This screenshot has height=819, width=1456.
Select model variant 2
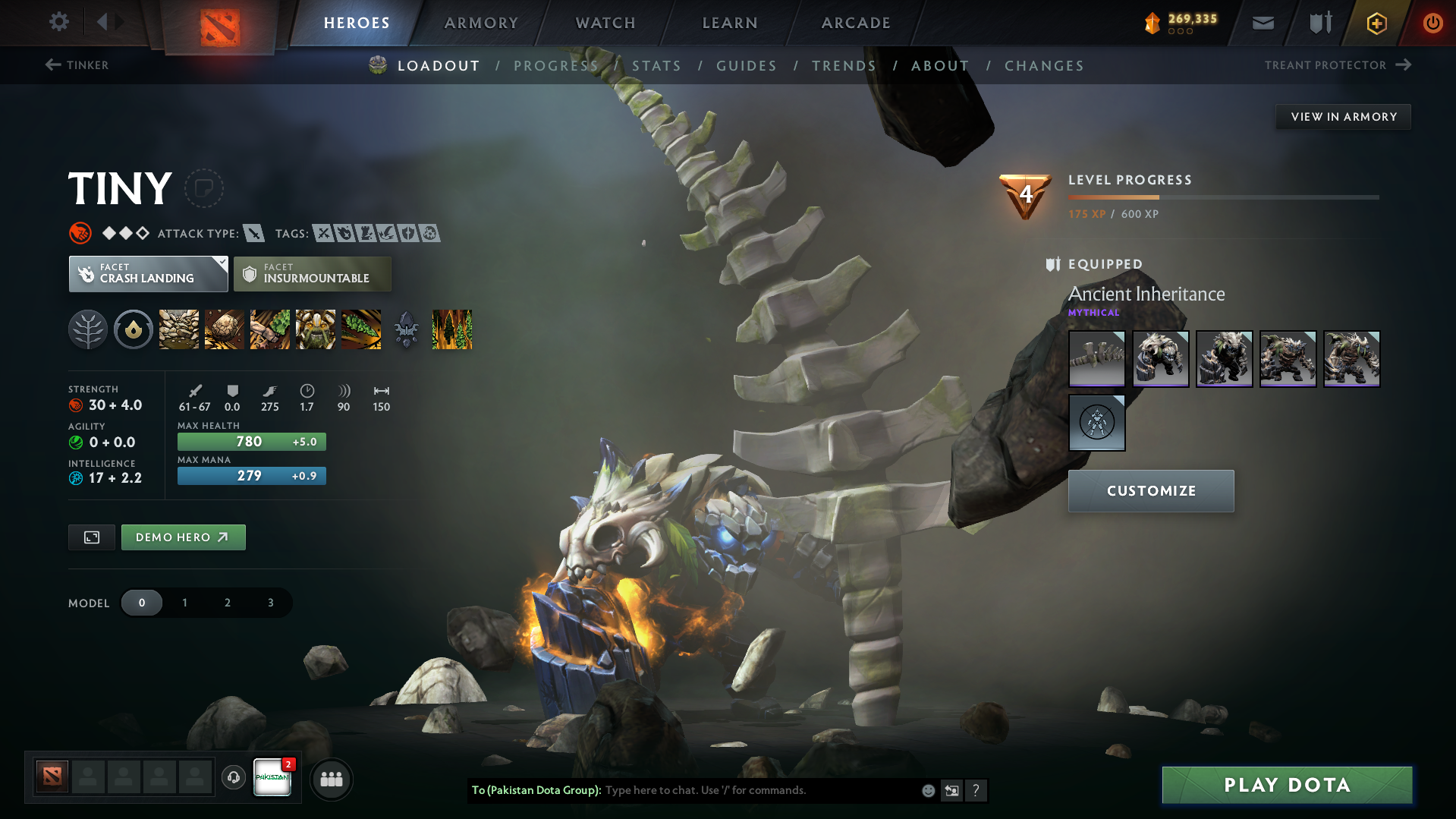point(227,602)
